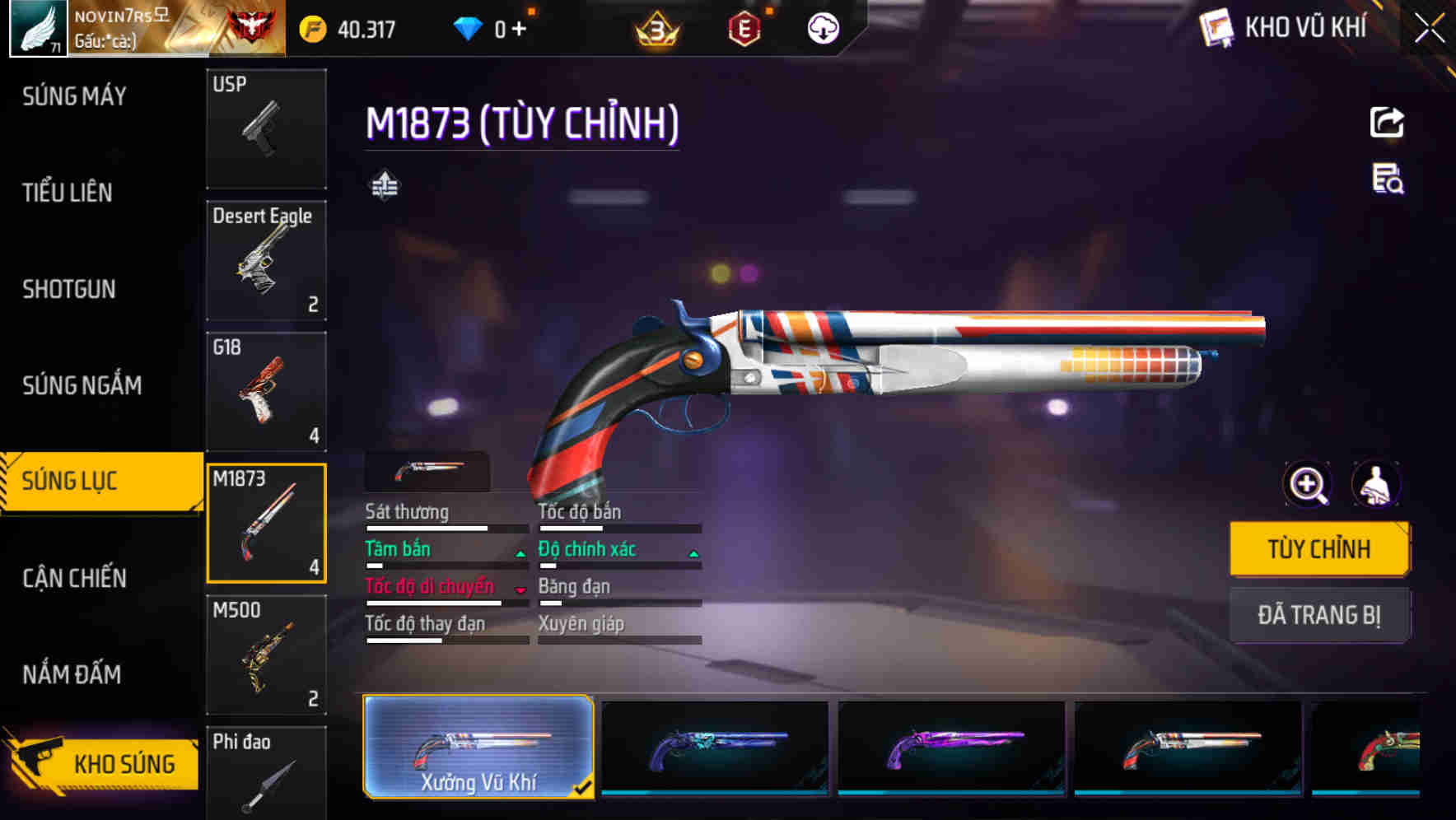Image resolution: width=1456 pixels, height=820 pixels.
Task: Open the TIỂU LIÊN weapon category
Action: tap(68, 193)
